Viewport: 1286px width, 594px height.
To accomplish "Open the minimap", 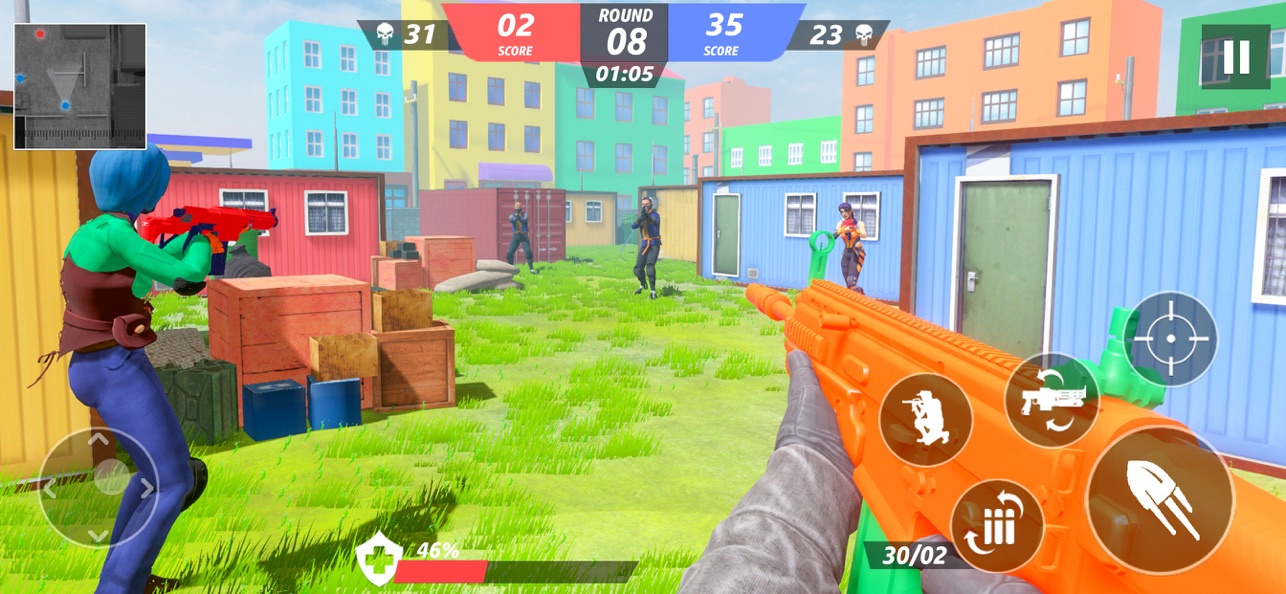I will point(80,86).
